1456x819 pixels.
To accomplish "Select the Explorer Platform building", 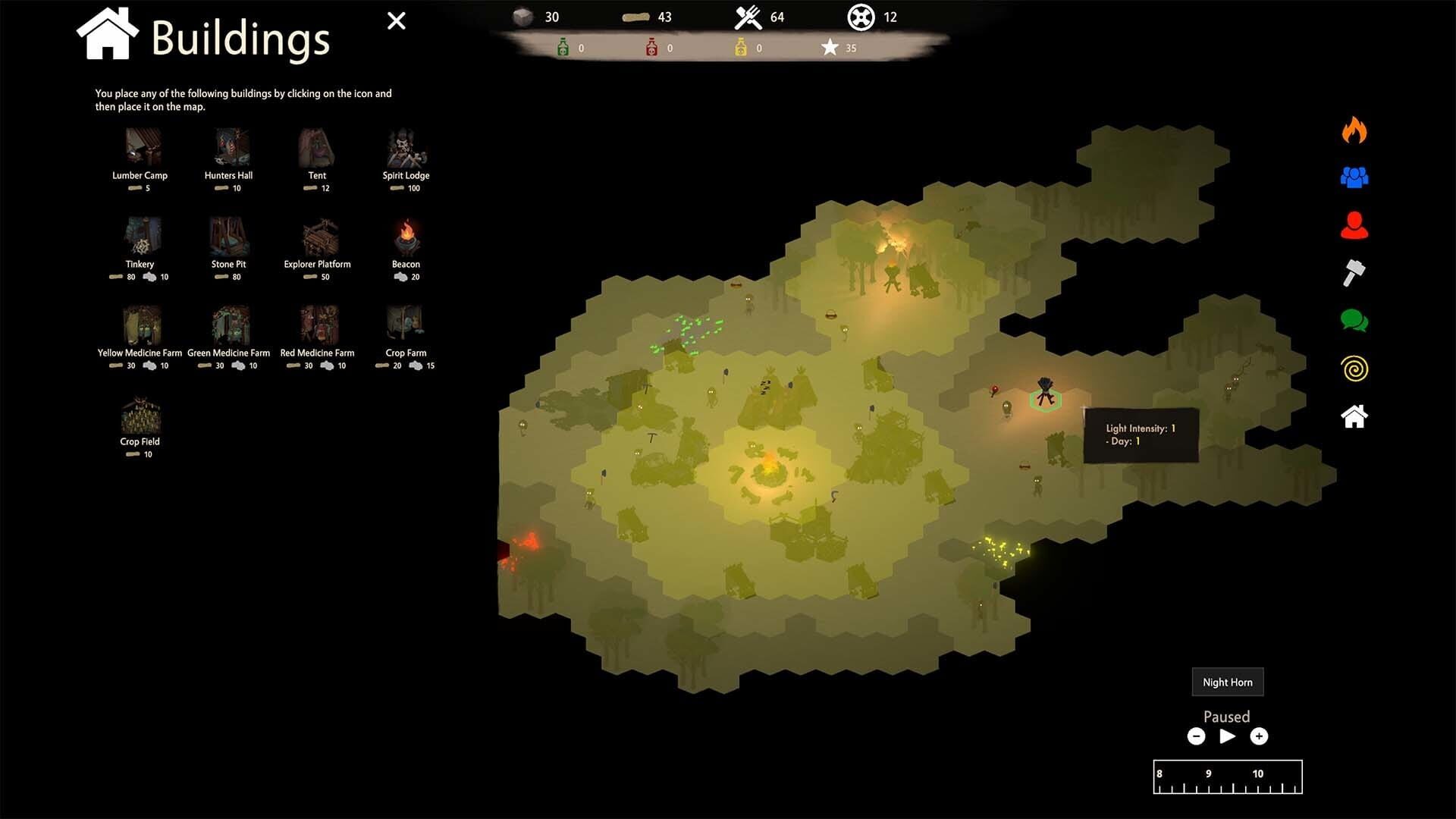I will tap(318, 237).
